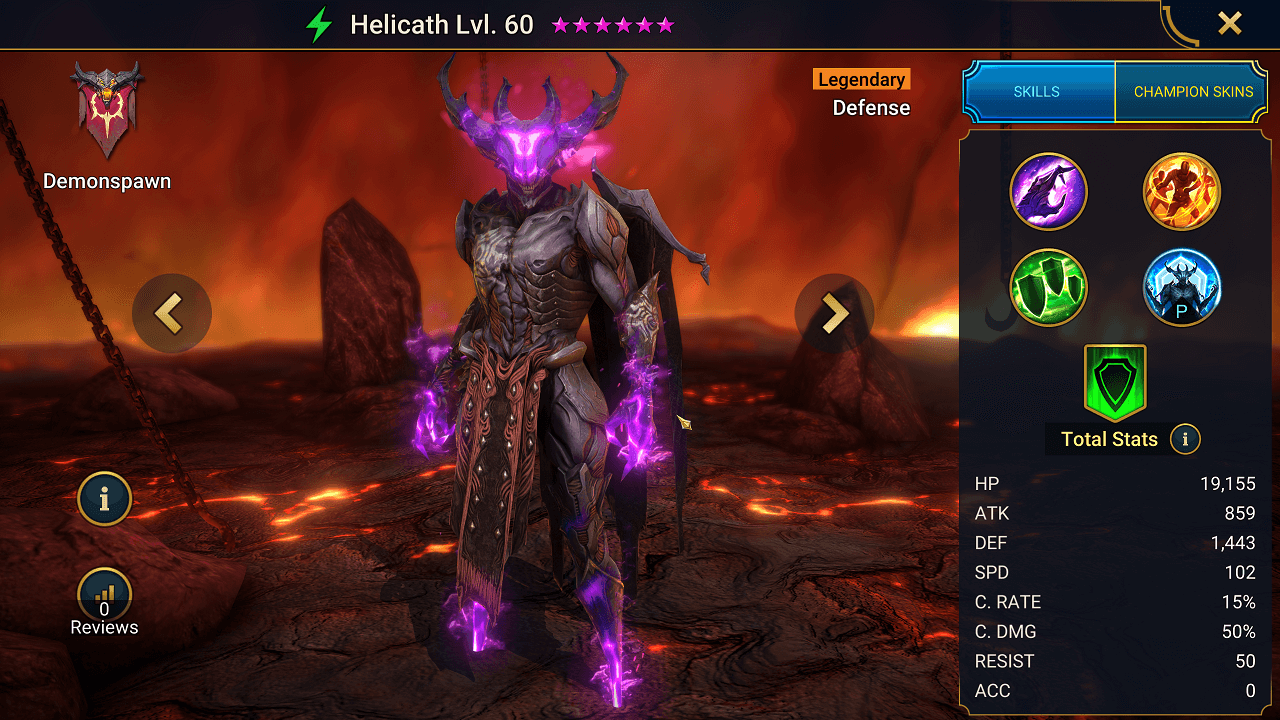Viewport: 1280px width, 720px height.
Task: Click the green shield aura icon
Action: tap(1115, 382)
